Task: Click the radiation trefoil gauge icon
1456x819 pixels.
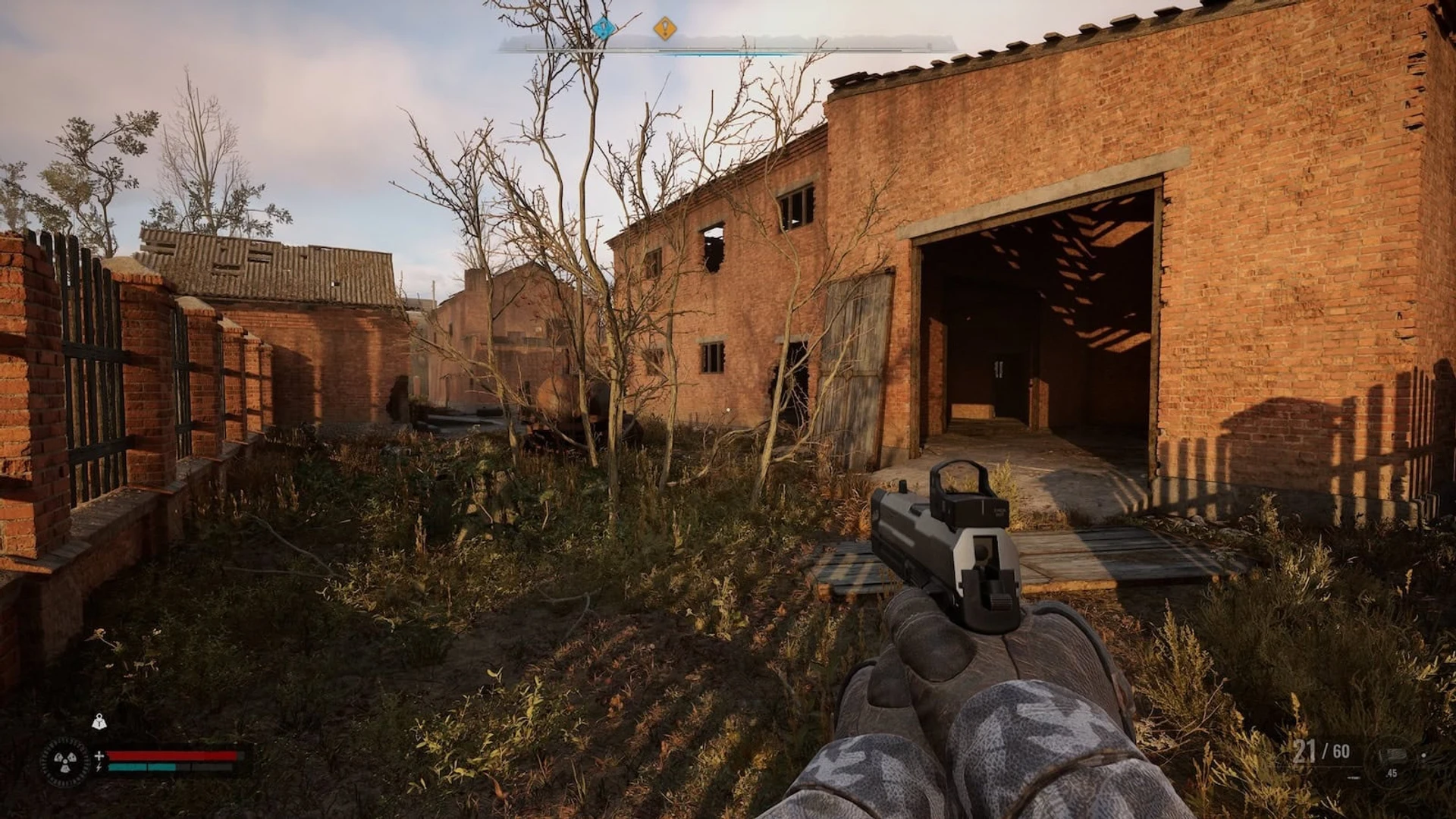Action: (x=64, y=761)
